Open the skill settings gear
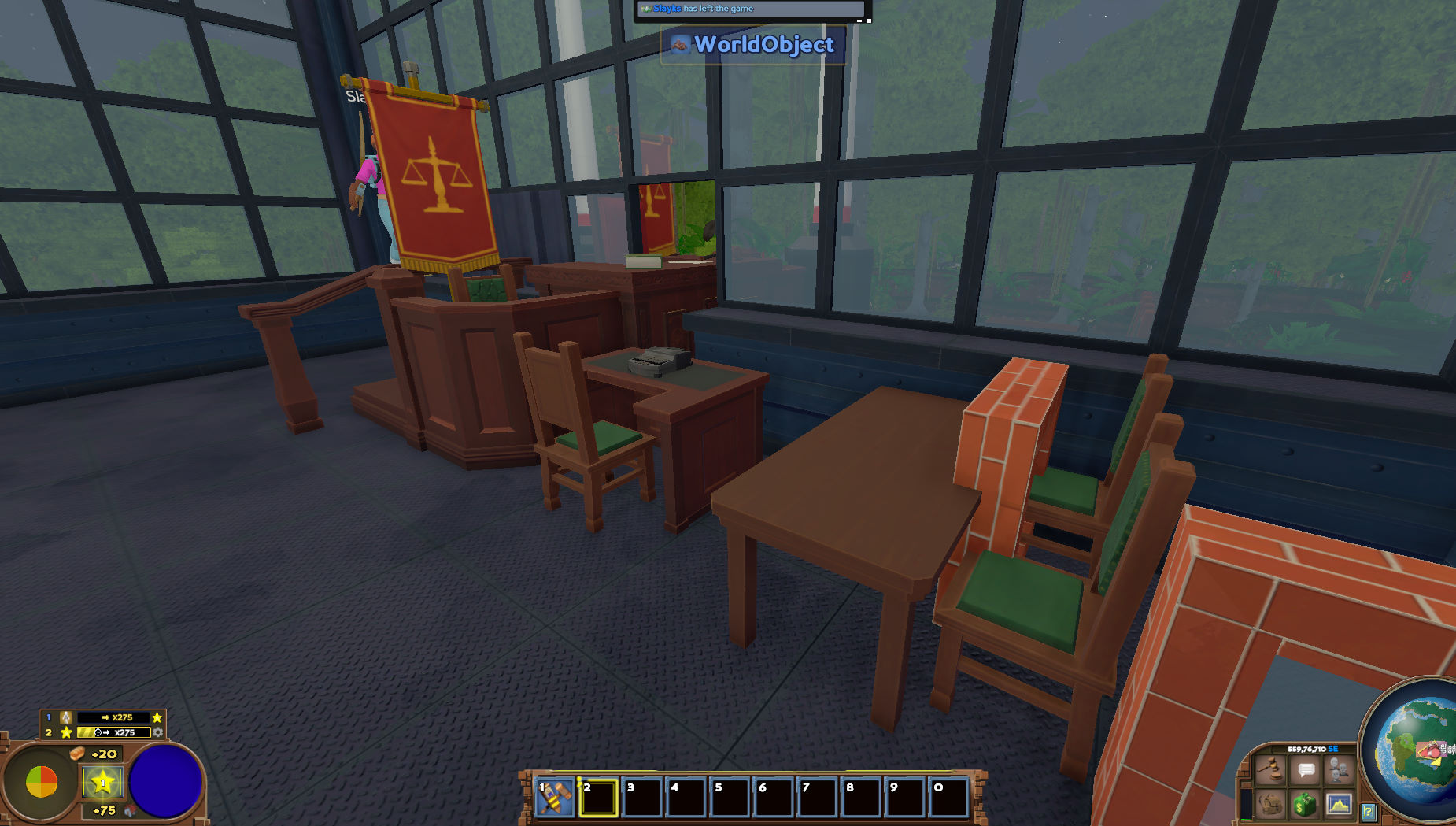 click(158, 732)
